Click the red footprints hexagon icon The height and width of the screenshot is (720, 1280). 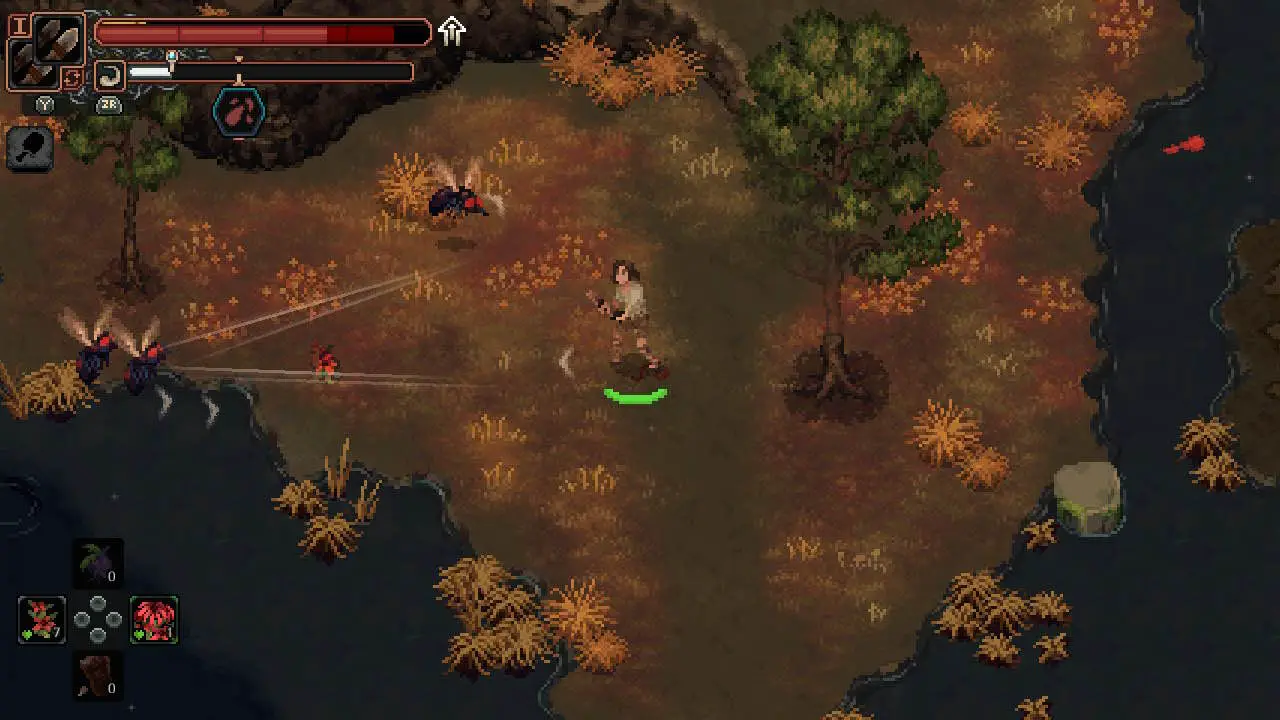(239, 112)
